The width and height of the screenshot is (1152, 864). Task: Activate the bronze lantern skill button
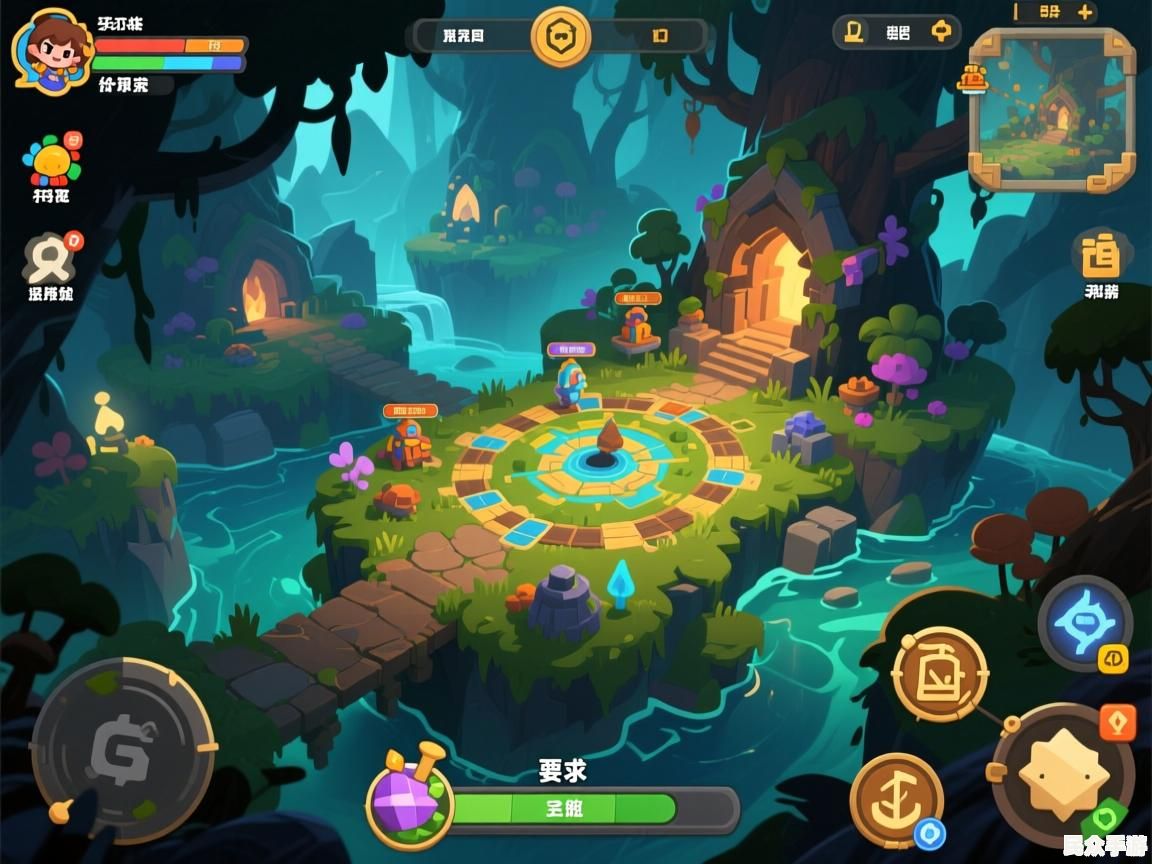(939, 674)
